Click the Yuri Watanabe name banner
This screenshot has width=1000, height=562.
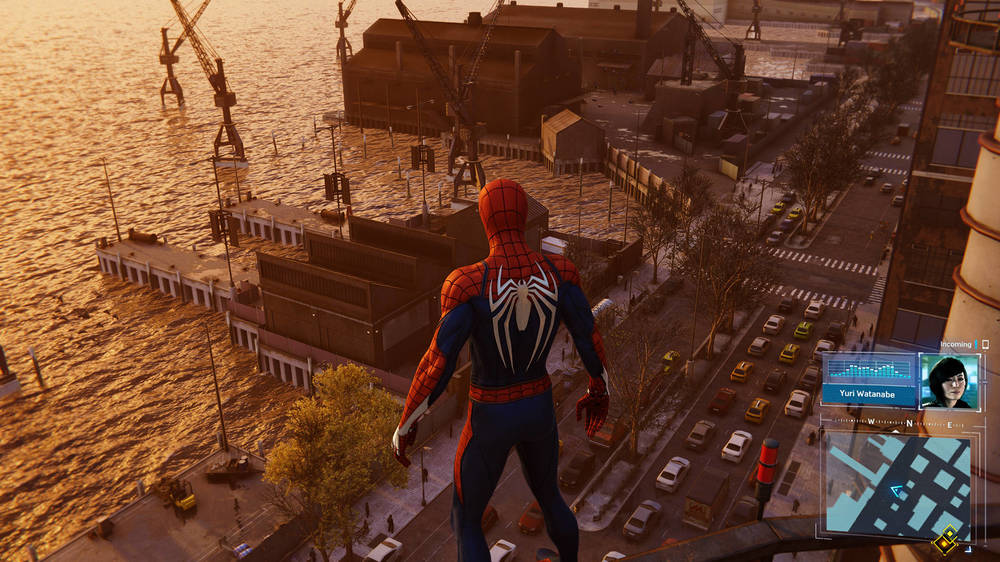tap(865, 393)
